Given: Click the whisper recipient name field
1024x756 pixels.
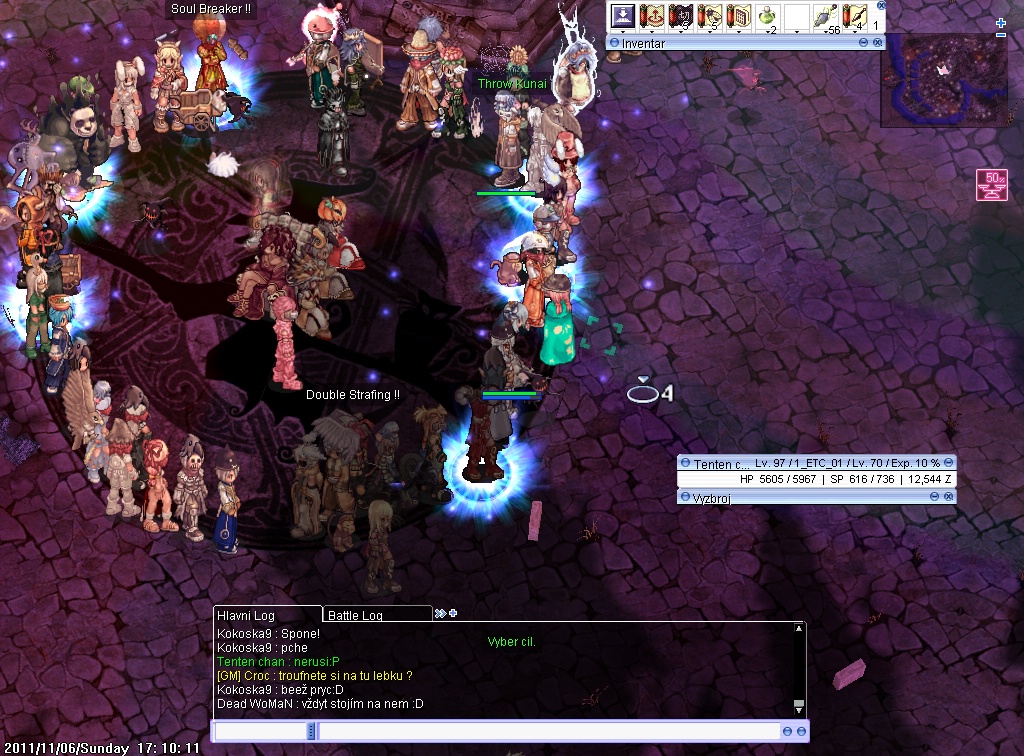Looking at the screenshot, I should [x=261, y=732].
